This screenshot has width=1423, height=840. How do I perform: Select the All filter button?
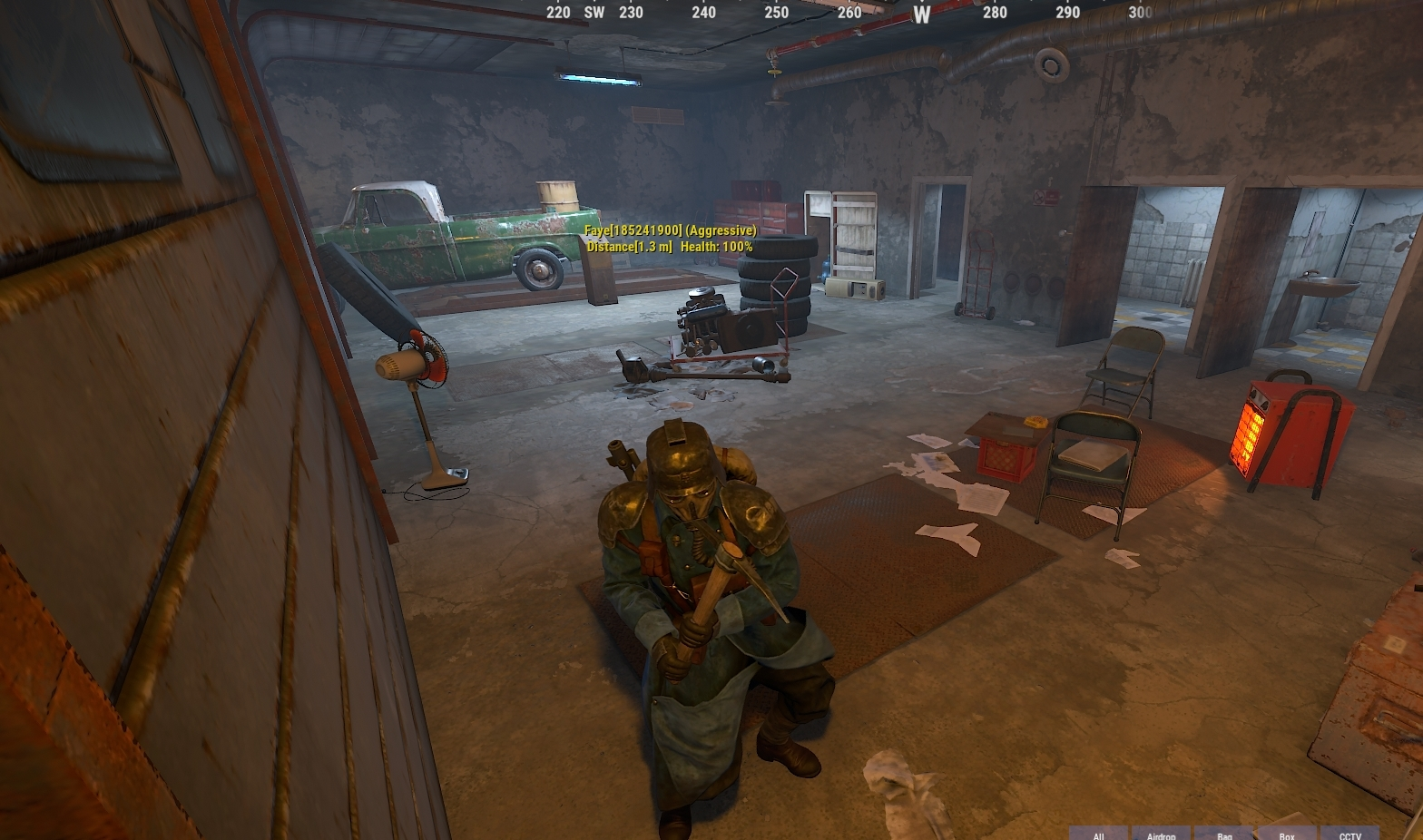coord(1098,834)
